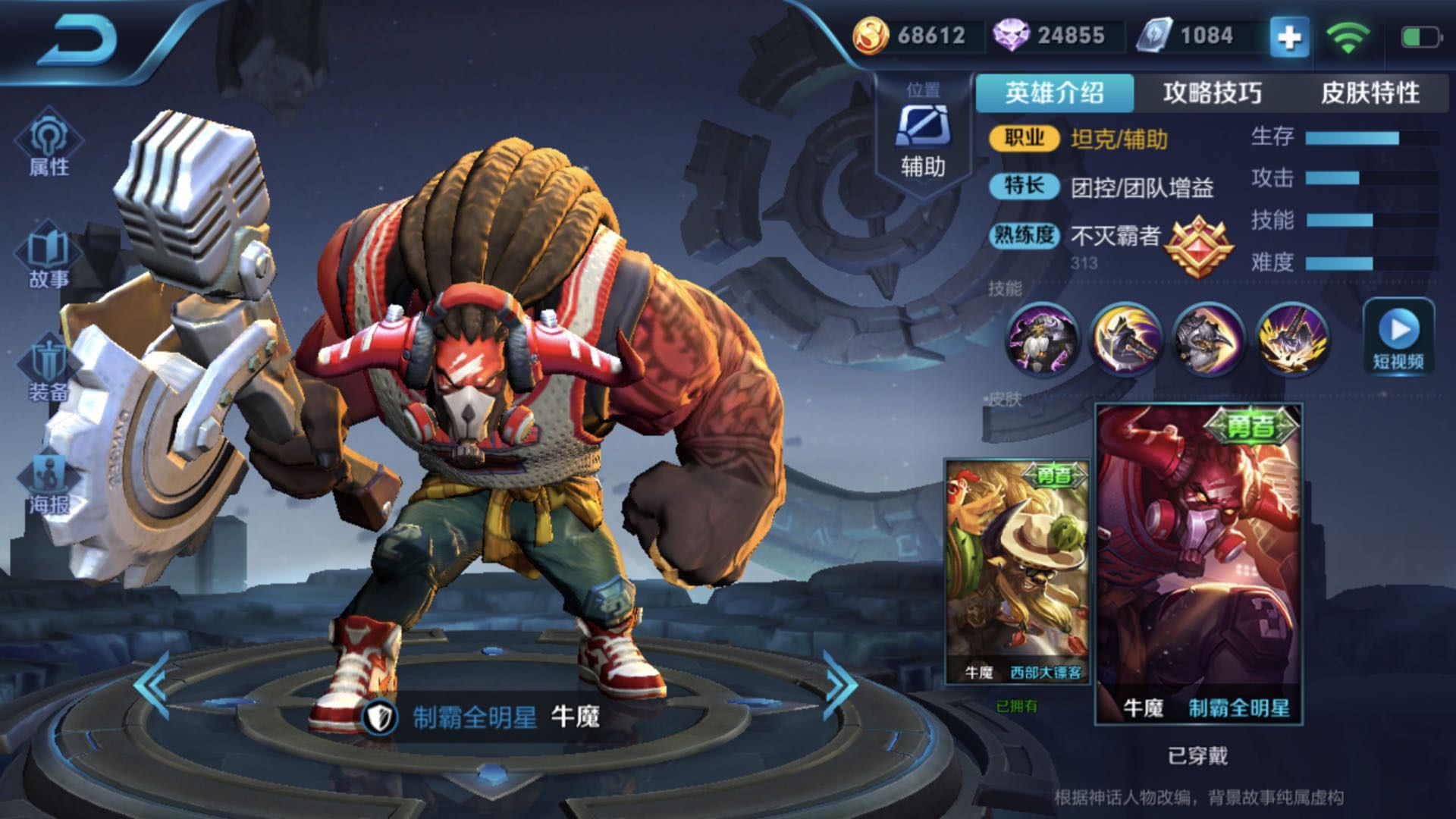Play the 短视频 short video
The height and width of the screenshot is (819, 1456).
click(1398, 336)
